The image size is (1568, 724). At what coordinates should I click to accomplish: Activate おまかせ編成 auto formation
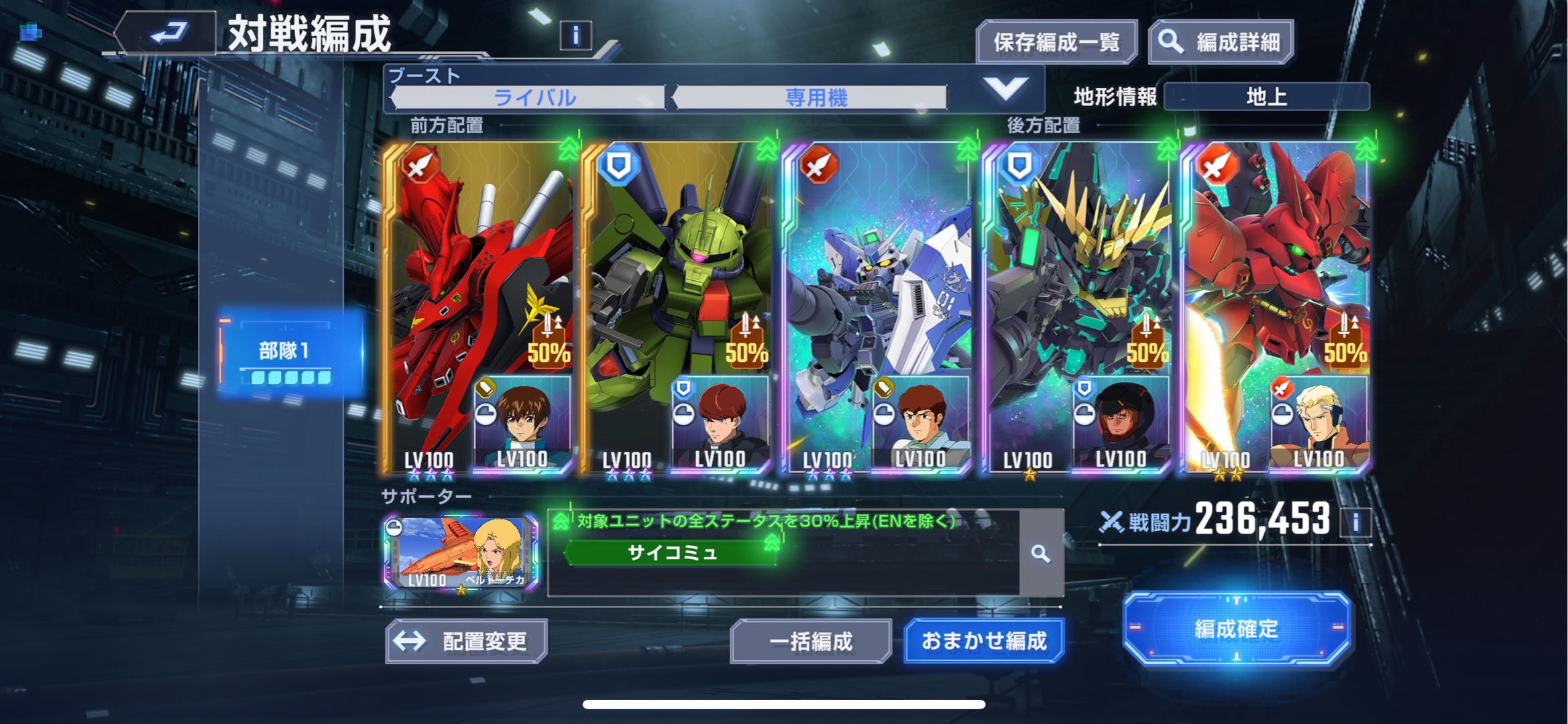[983, 642]
